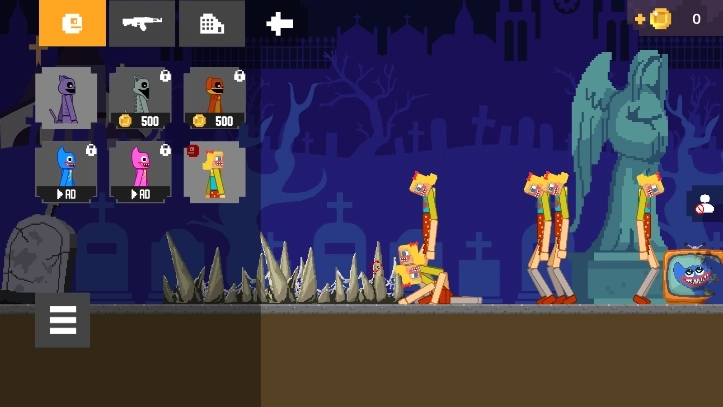Buy the gray cat character for 500 coins
This screenshot has height=407, width=723.
coord(140,98)
